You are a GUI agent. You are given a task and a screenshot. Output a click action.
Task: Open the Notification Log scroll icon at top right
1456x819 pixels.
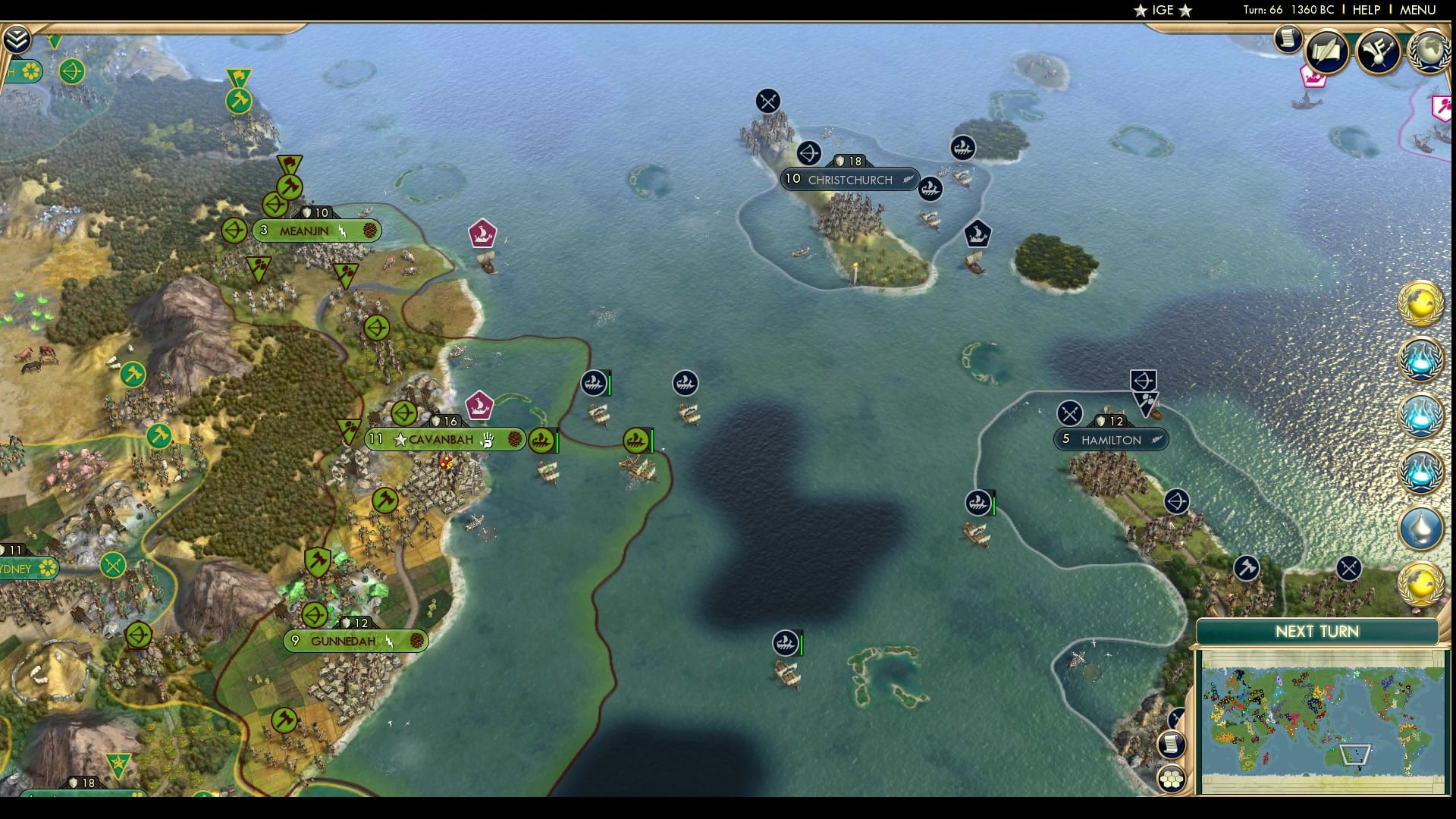1288,39
